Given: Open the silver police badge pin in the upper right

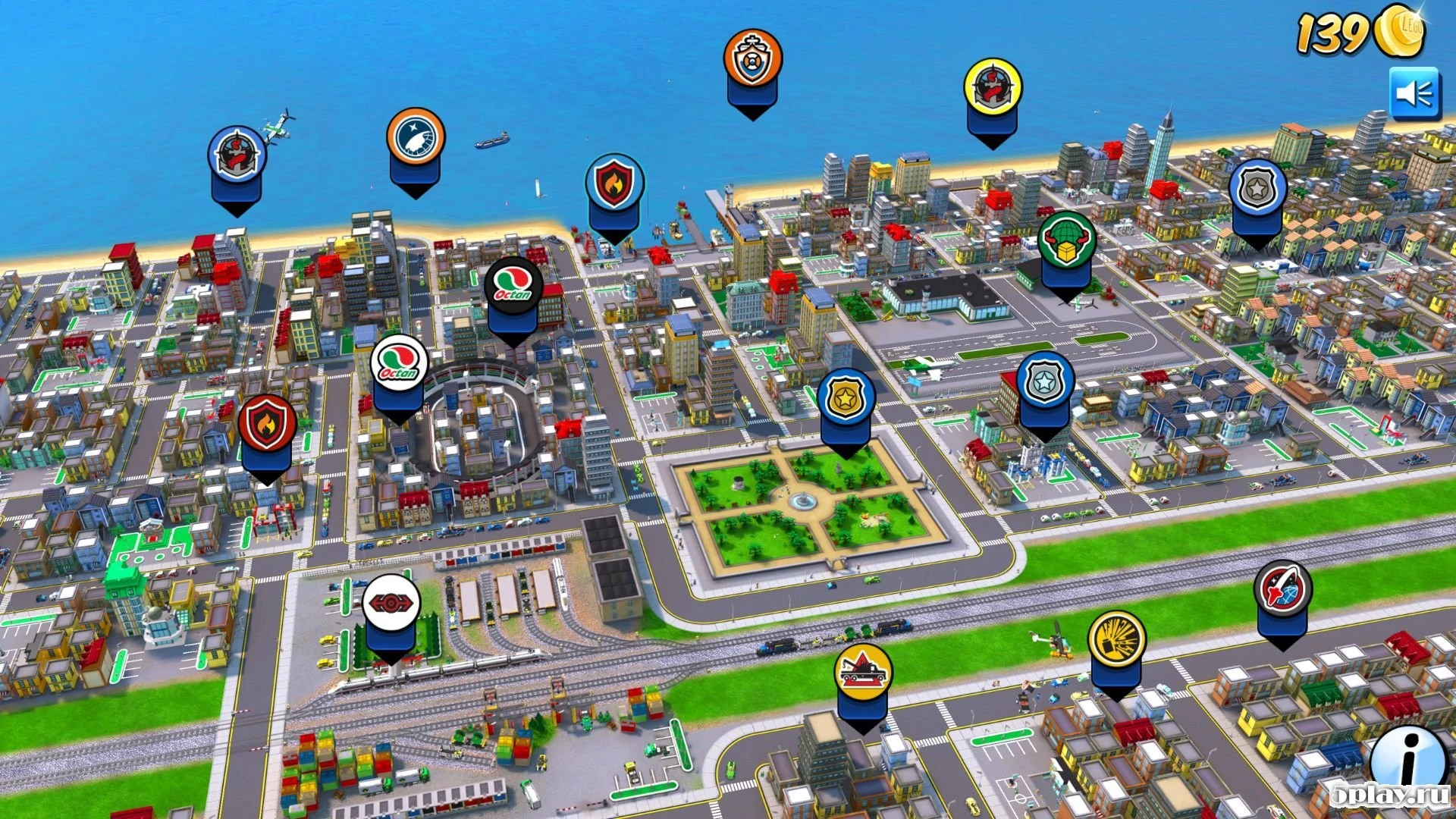Looking at the screenshot, I should 1258,184.
